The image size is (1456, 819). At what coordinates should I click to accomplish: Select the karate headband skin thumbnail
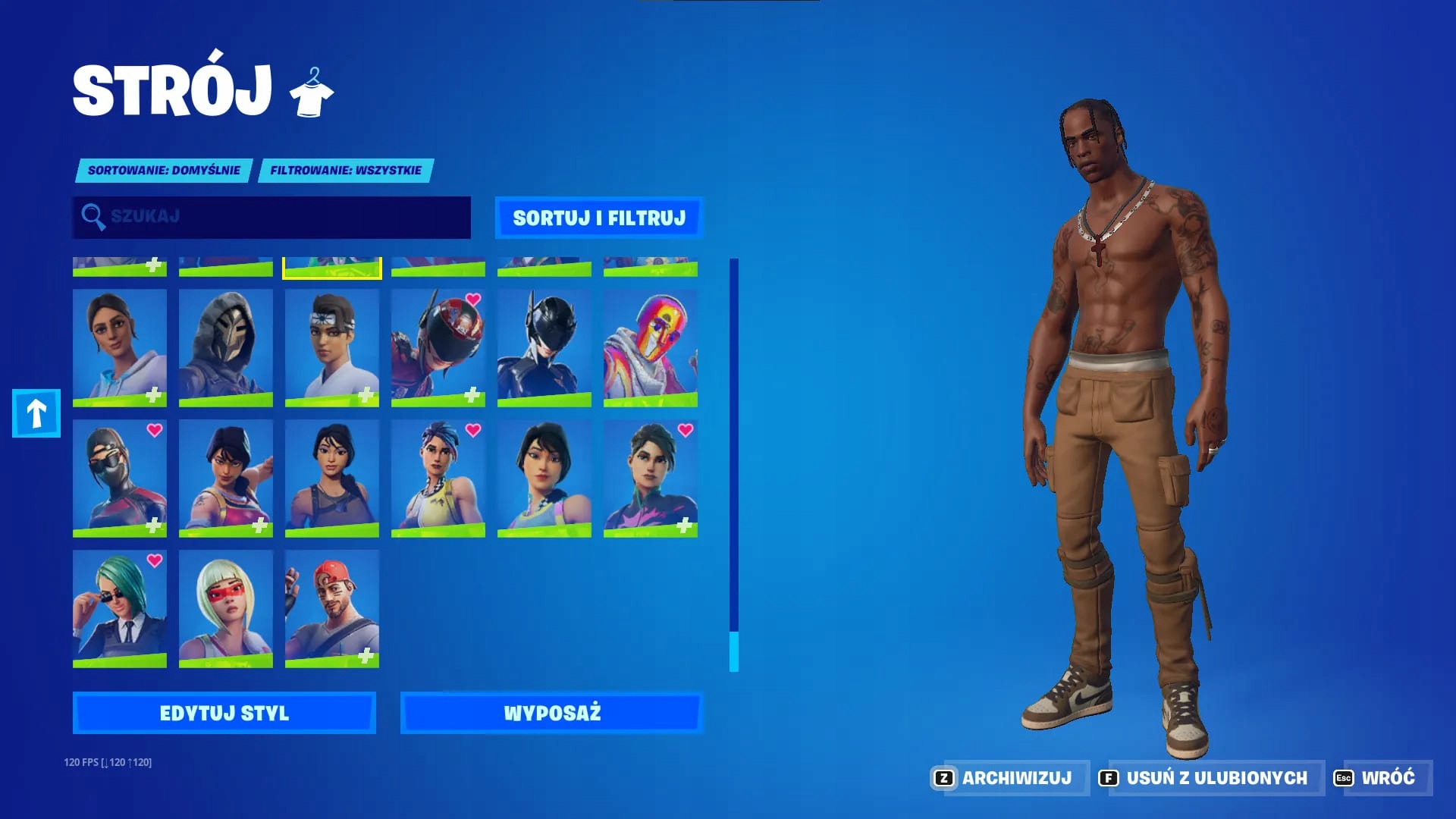pos(331,345)
